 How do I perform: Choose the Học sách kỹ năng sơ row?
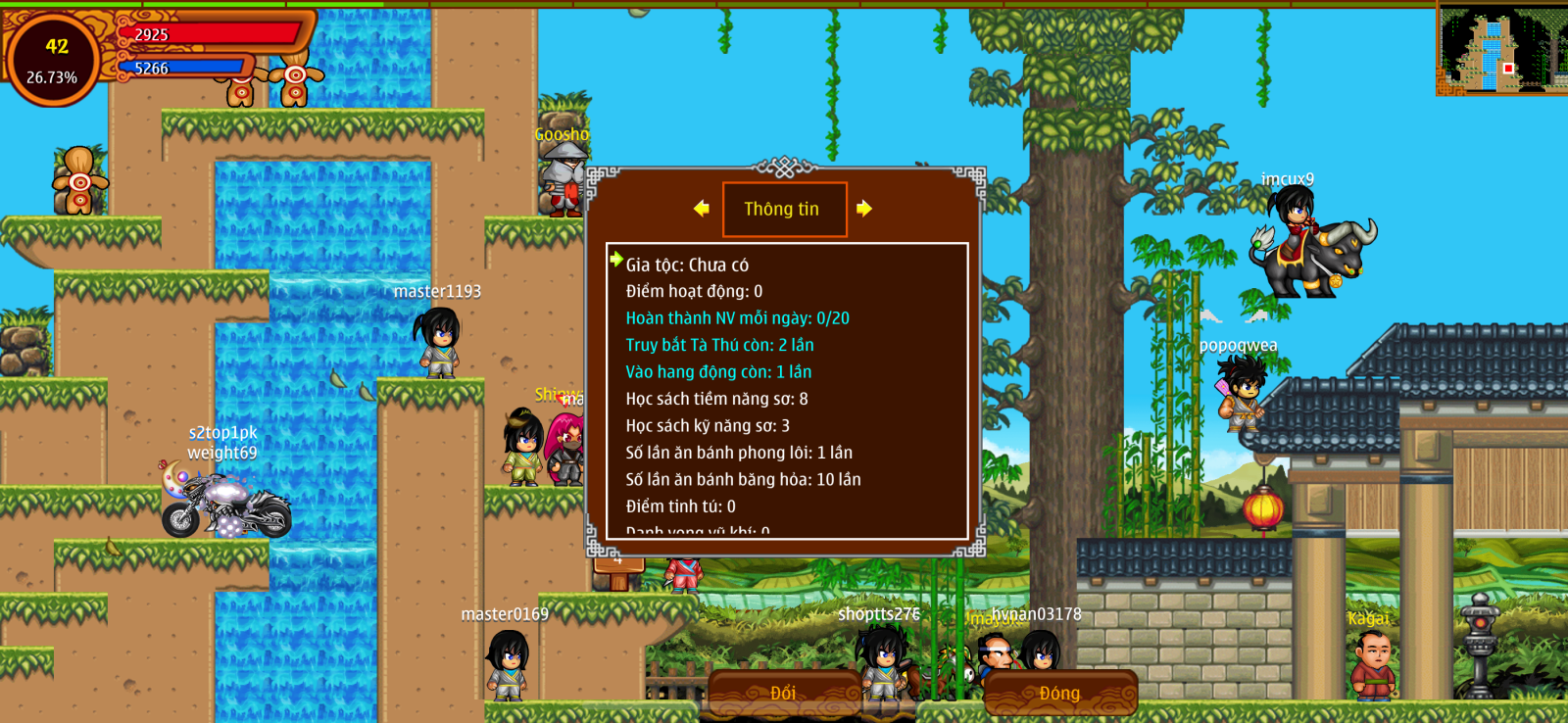708,425
